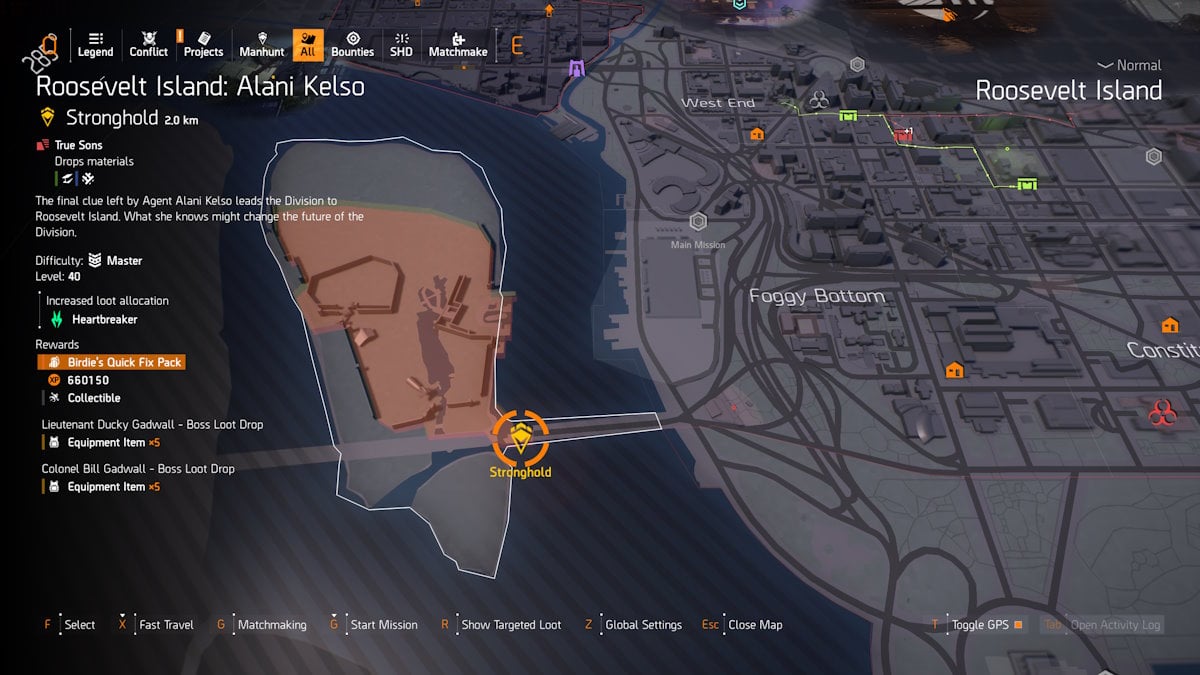The height and width of the screenshot is (675, 1200).
Task: Show Targeted Loot overlay
Action: (511, 625)
